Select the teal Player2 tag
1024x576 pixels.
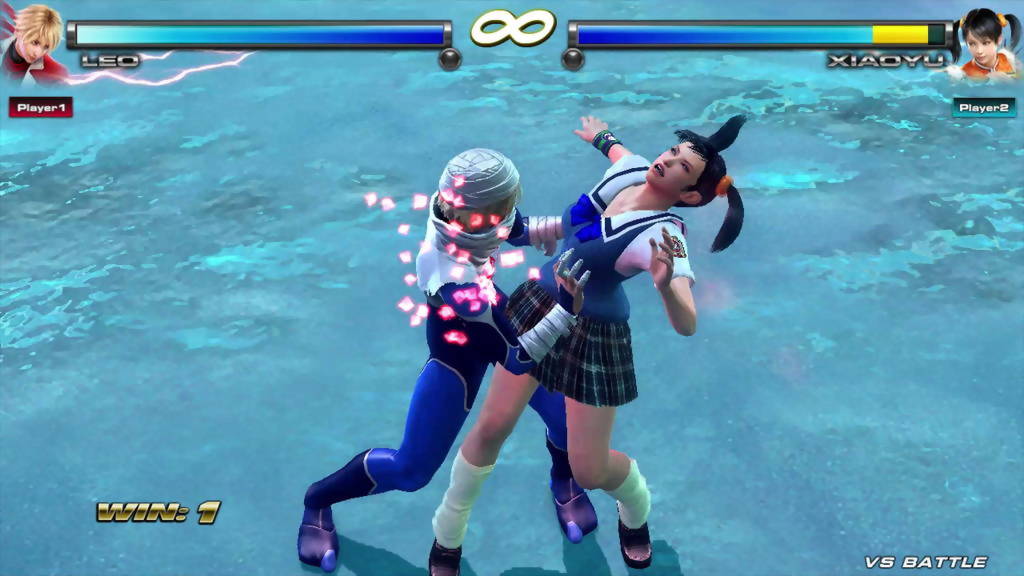coord(983,107)
